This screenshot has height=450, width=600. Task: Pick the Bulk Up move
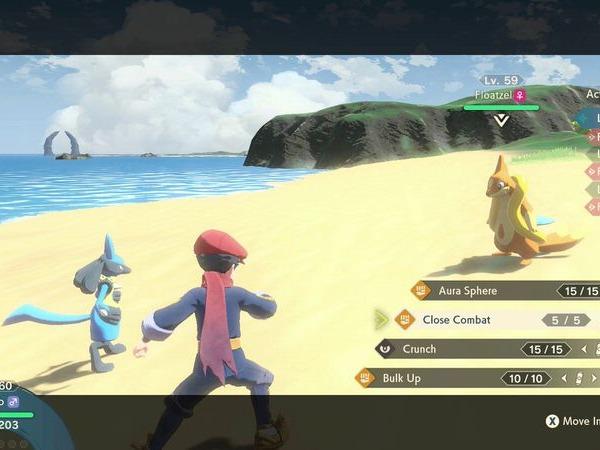pyautogui.click(x=440, y=378)
